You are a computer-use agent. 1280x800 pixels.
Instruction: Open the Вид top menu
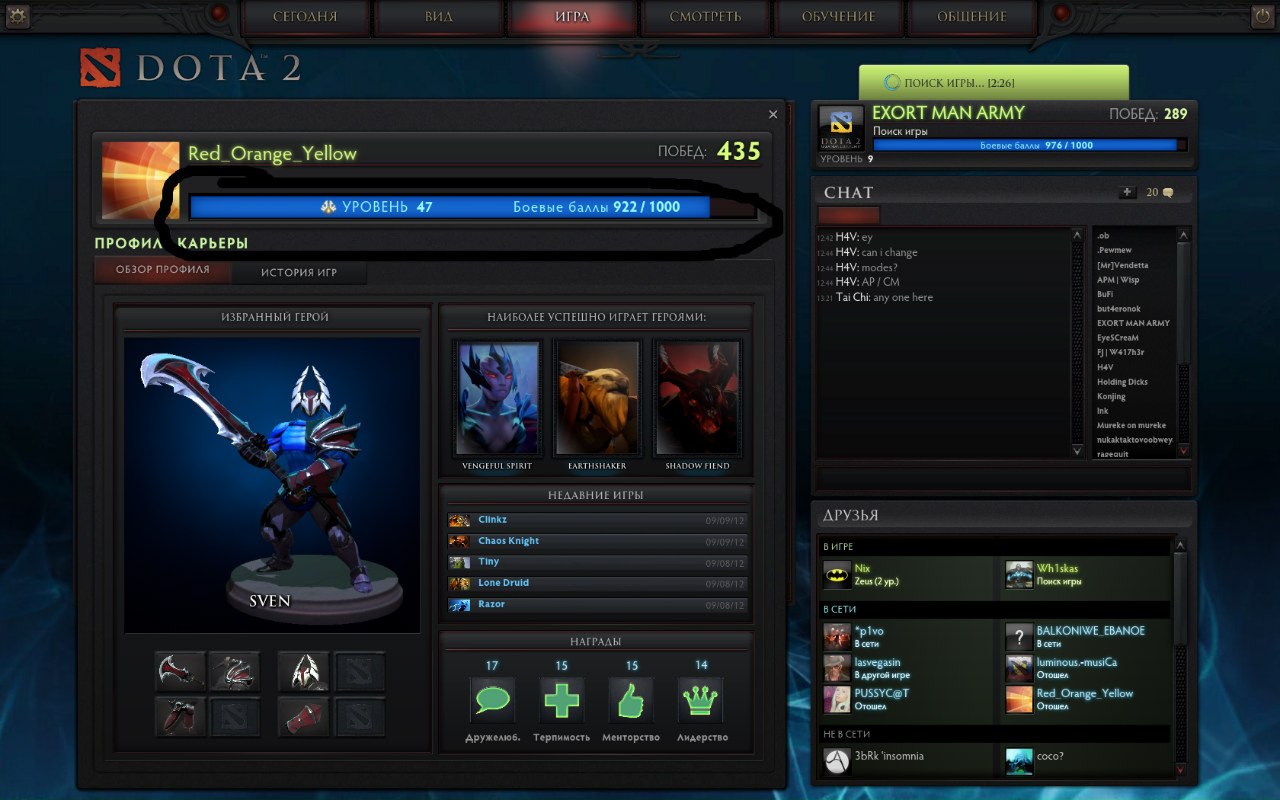pos(438,17)
